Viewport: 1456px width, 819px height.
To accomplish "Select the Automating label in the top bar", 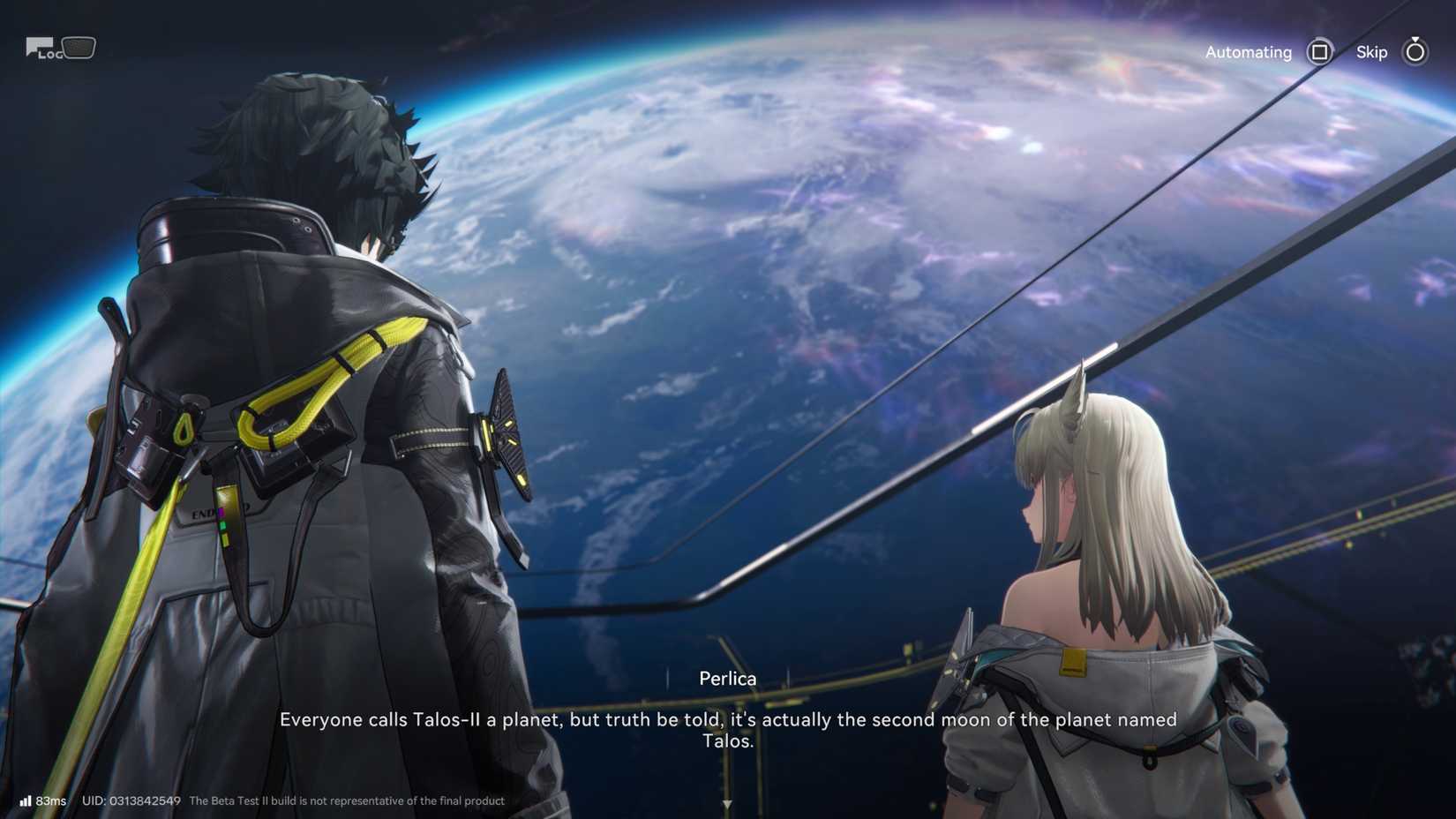I will [1248, 52].
